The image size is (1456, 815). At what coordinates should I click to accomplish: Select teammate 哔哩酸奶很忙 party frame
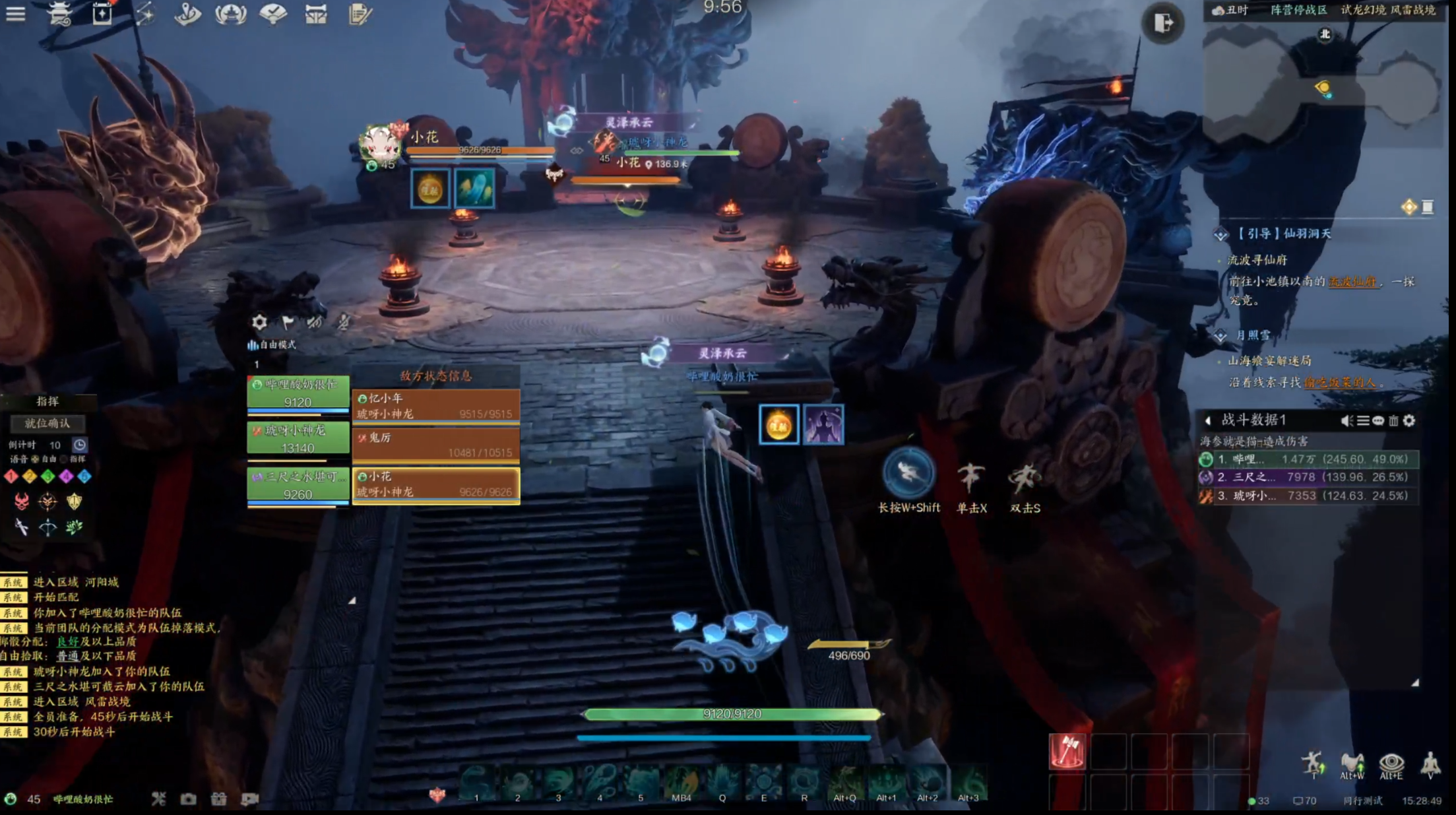tap(298, 393)
